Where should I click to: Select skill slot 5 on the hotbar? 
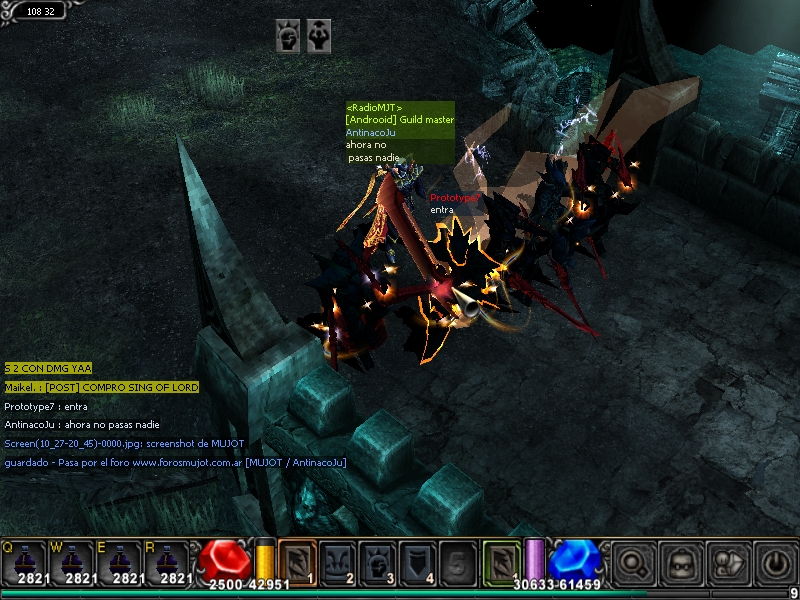pos(456,562)
